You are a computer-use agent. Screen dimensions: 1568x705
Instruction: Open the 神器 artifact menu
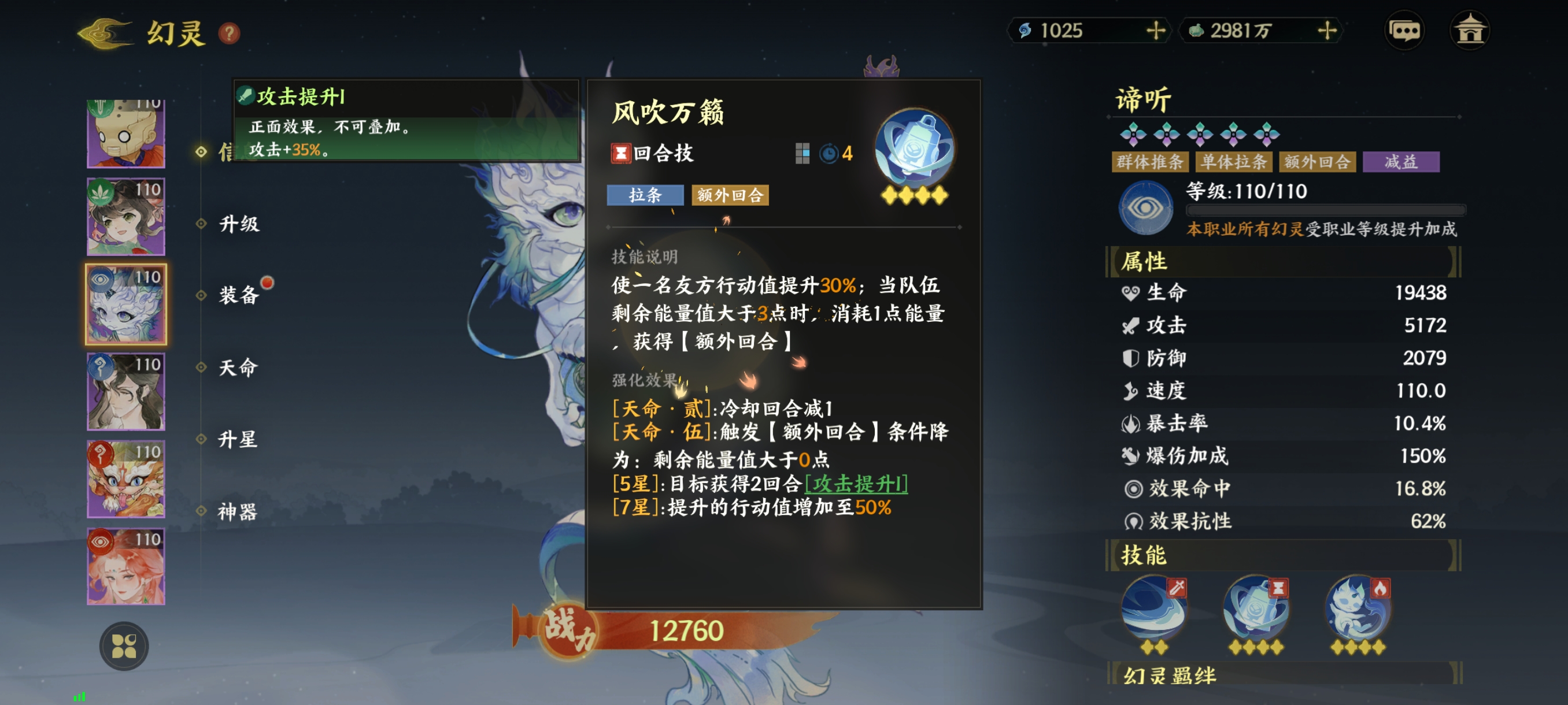pos(239,511)
